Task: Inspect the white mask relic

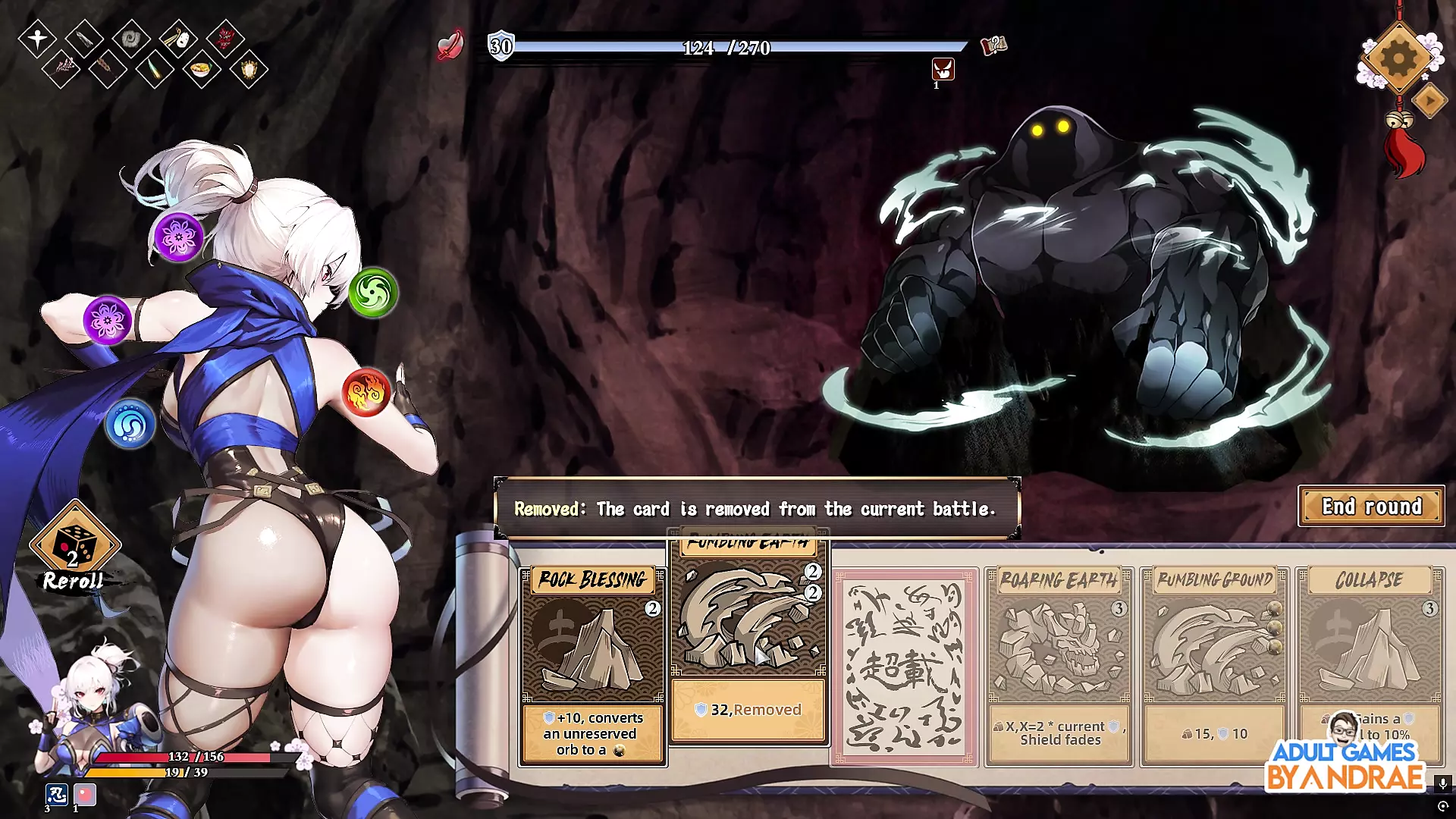Action: tap(178, 38)
